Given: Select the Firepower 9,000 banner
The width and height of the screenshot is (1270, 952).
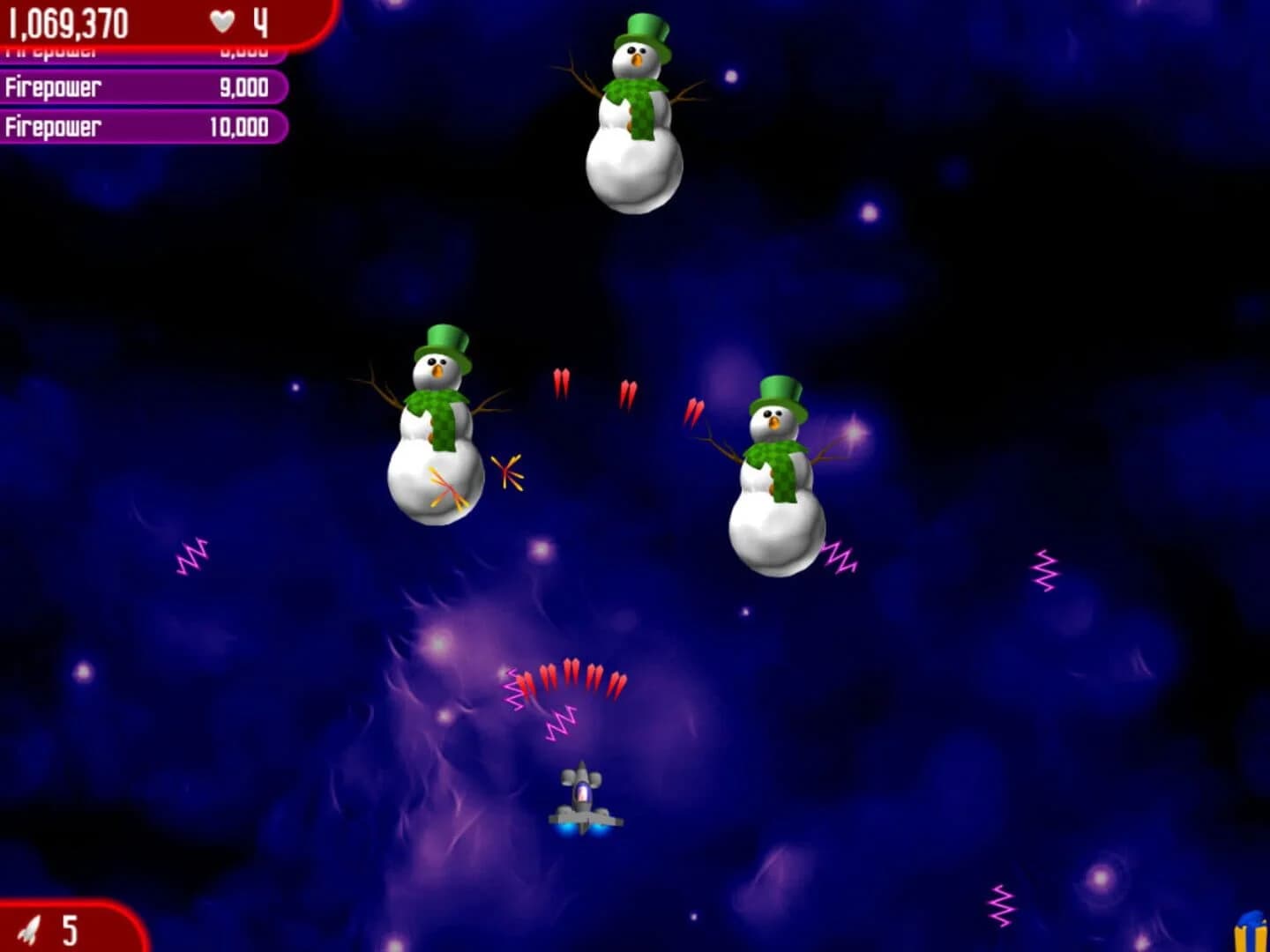Looking at the screenshot, I should tap(141, 88).
